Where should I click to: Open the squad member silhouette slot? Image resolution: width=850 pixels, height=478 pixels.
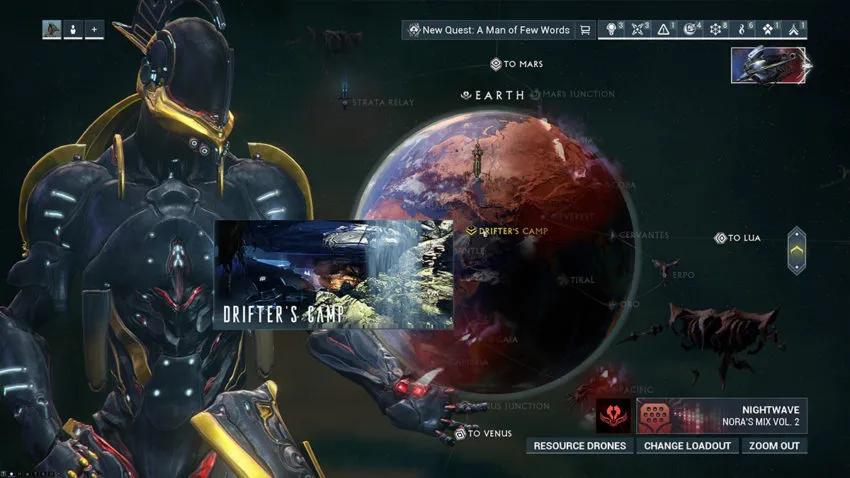[x=73, y=30]
